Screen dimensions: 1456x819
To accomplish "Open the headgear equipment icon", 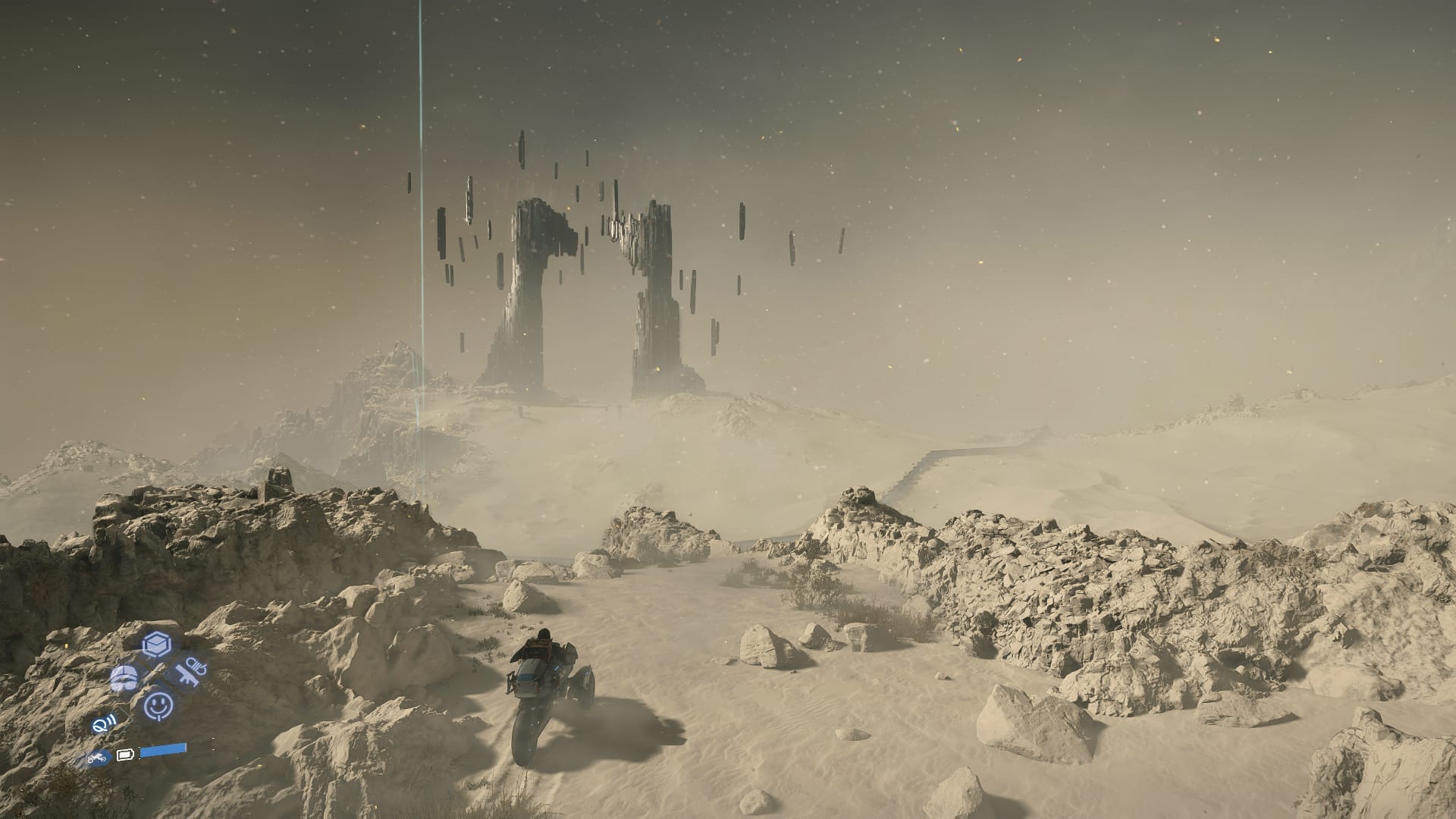I will click(x=124, y=677).
